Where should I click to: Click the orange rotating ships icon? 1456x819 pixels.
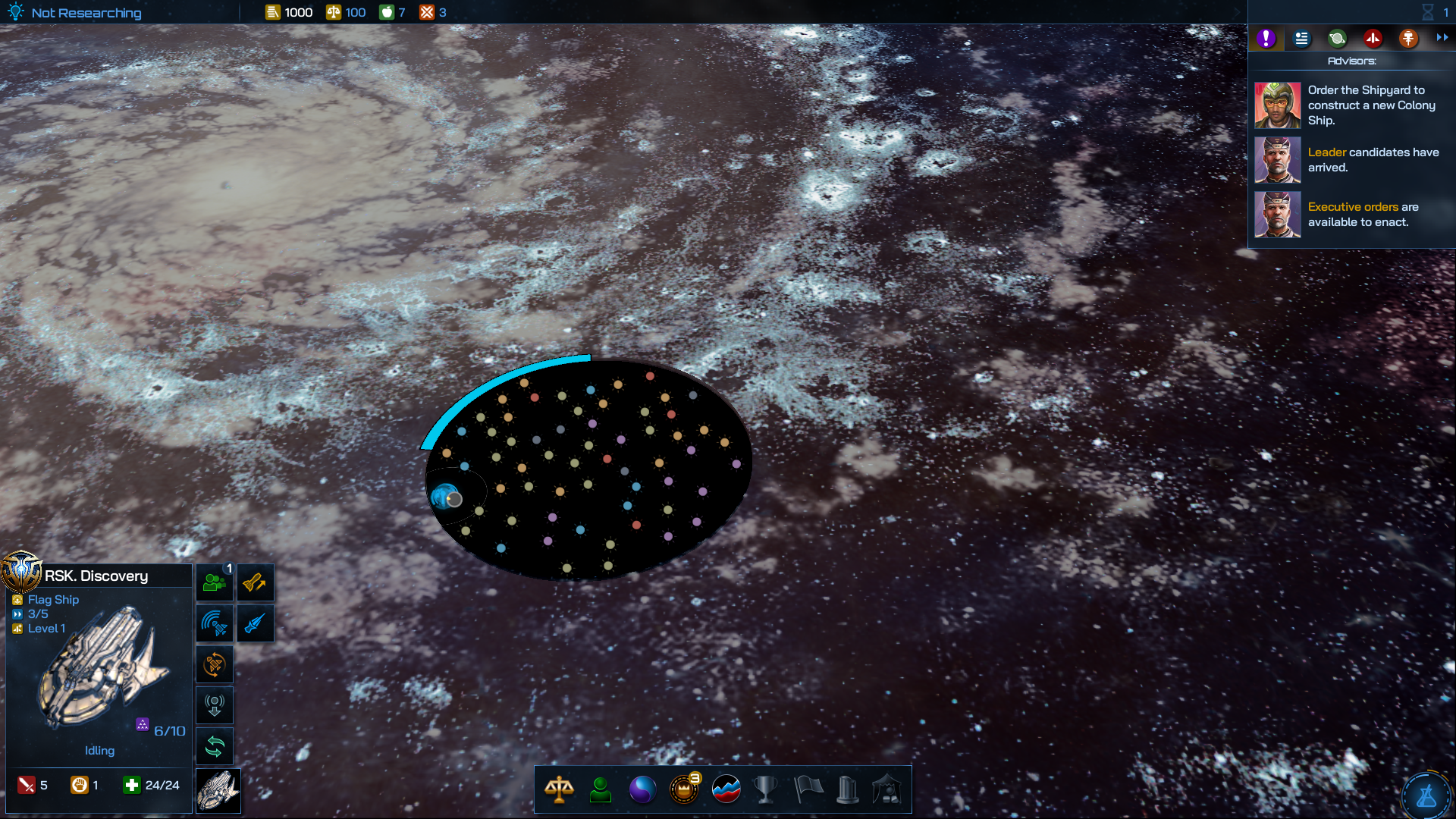point(215,665)
